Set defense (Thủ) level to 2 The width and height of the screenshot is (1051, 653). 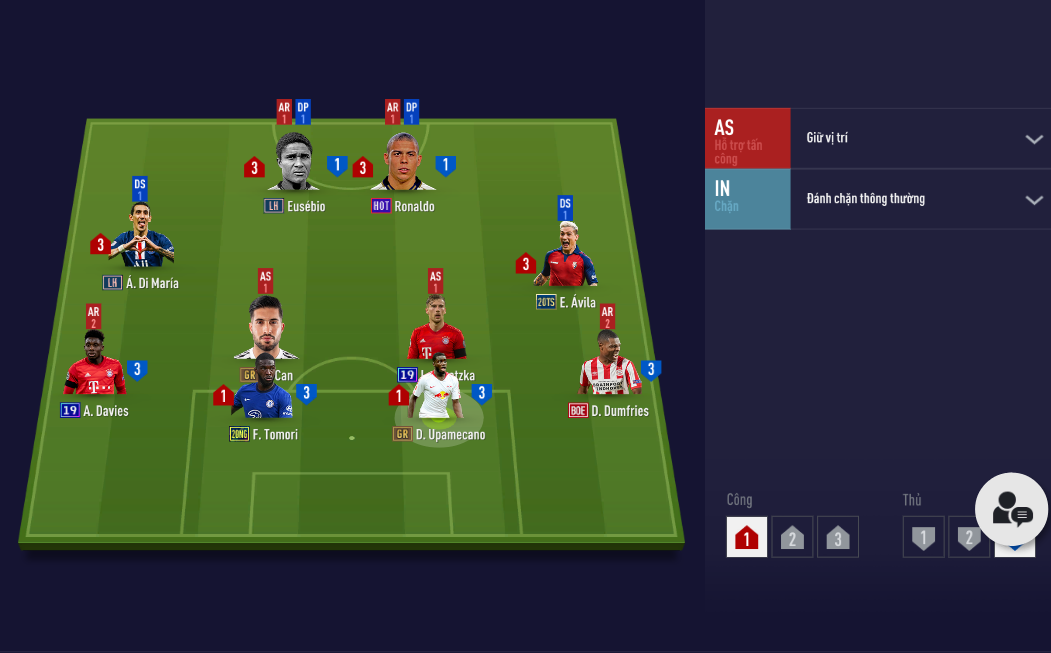pos(967,537)
